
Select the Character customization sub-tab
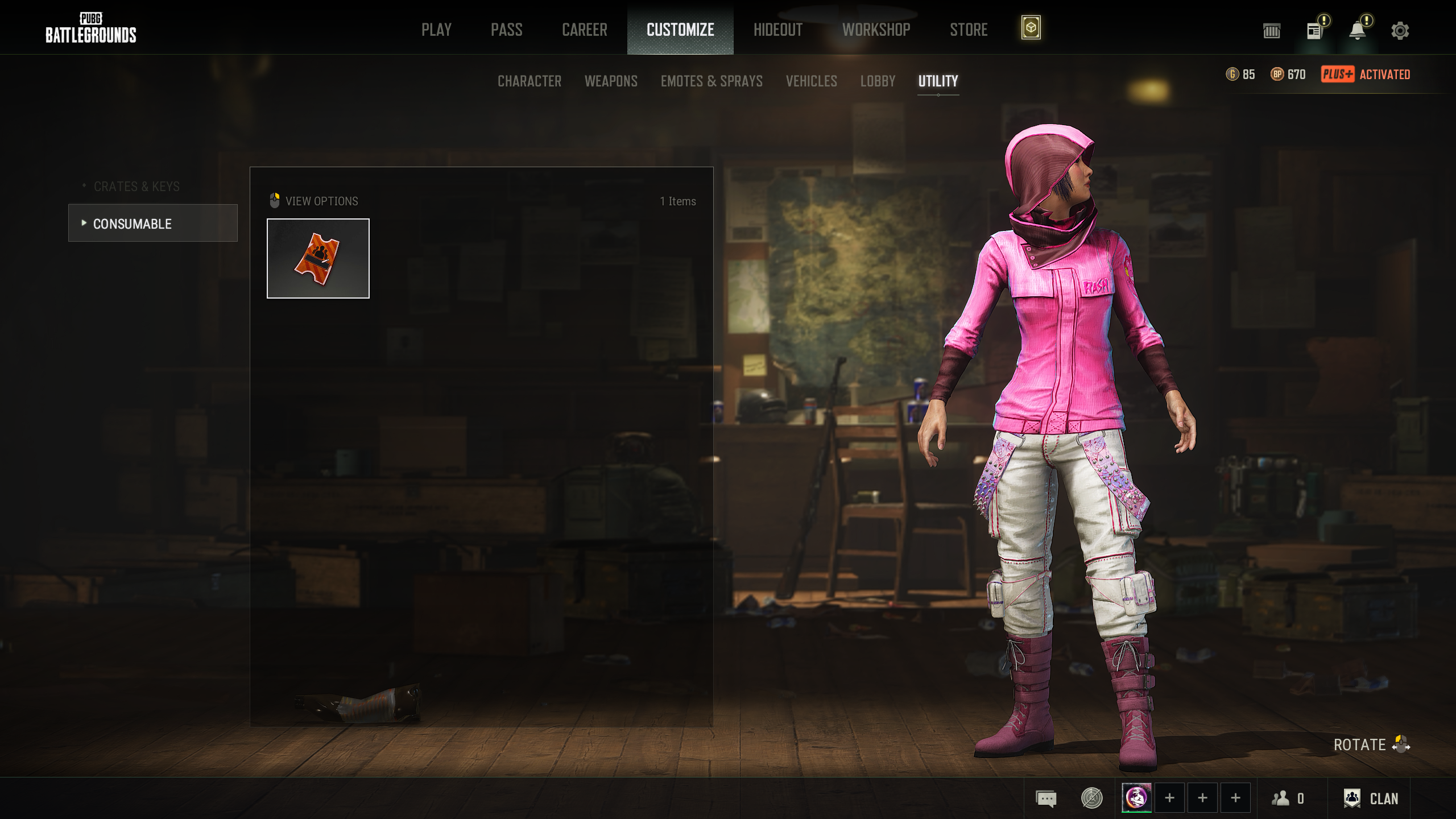tap(529, 81)
